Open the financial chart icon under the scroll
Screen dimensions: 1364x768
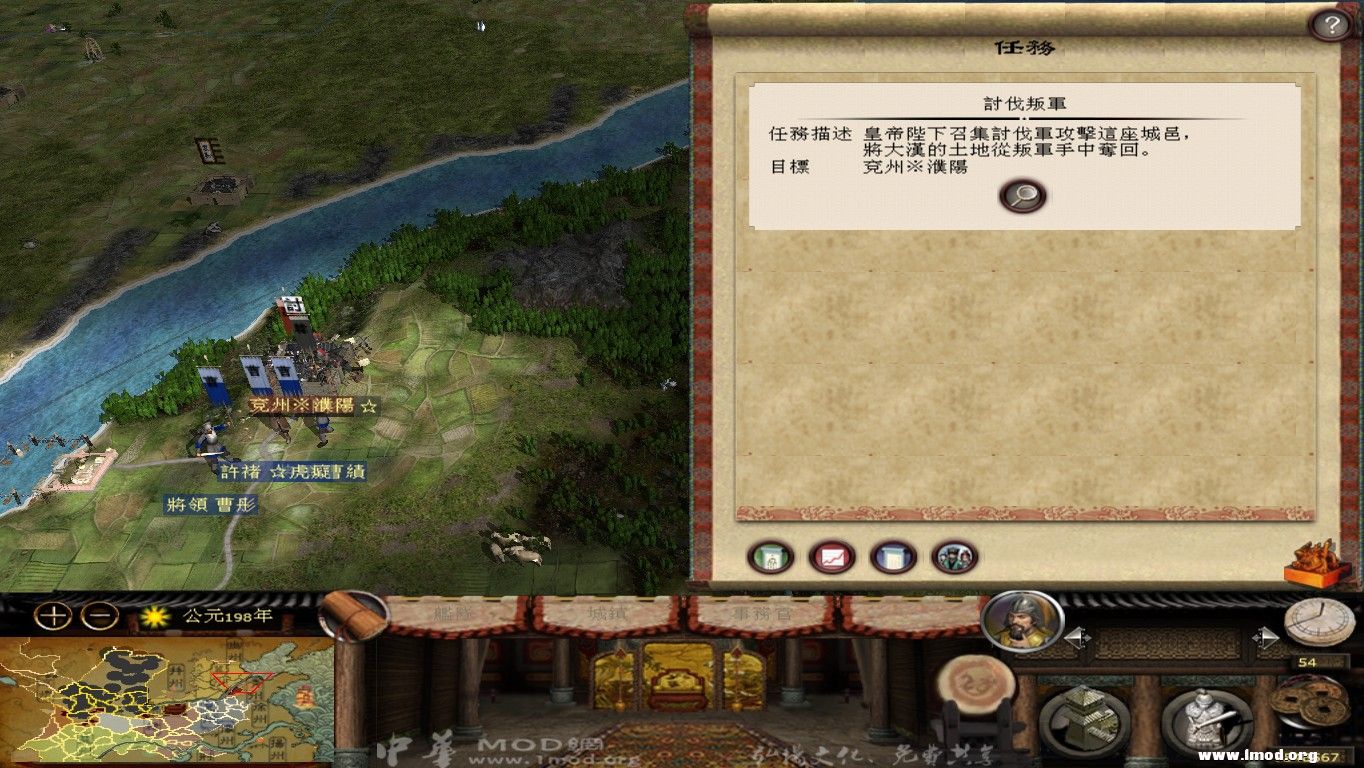coord(831,557)
